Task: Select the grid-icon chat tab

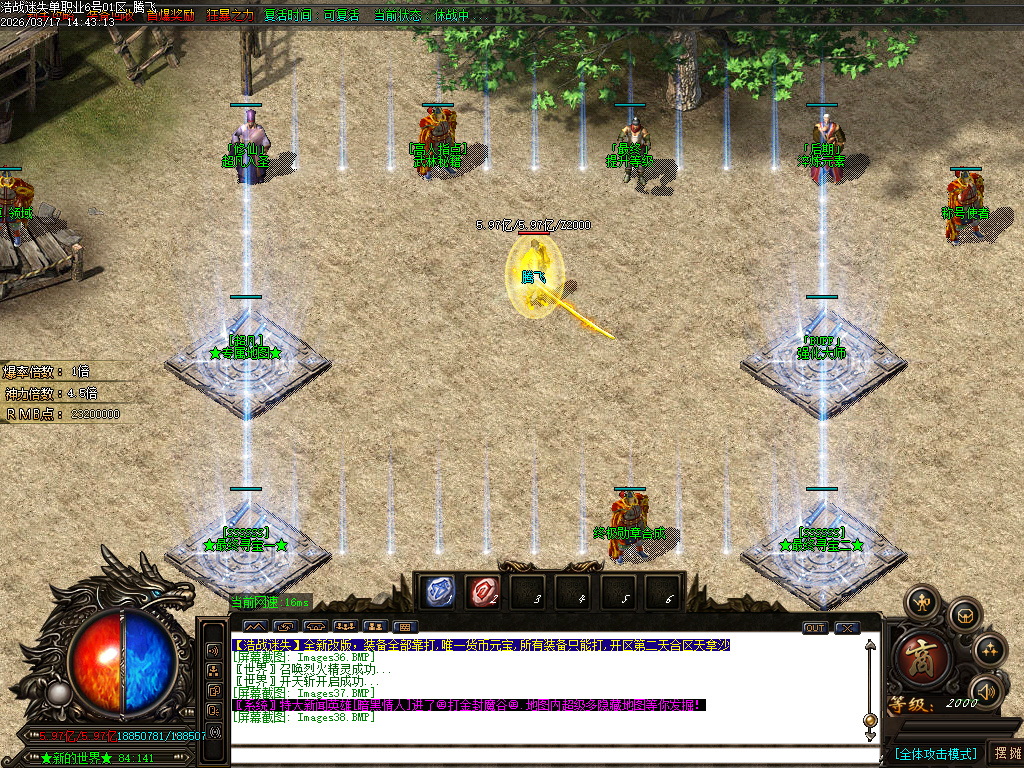Action: point(404,627)
